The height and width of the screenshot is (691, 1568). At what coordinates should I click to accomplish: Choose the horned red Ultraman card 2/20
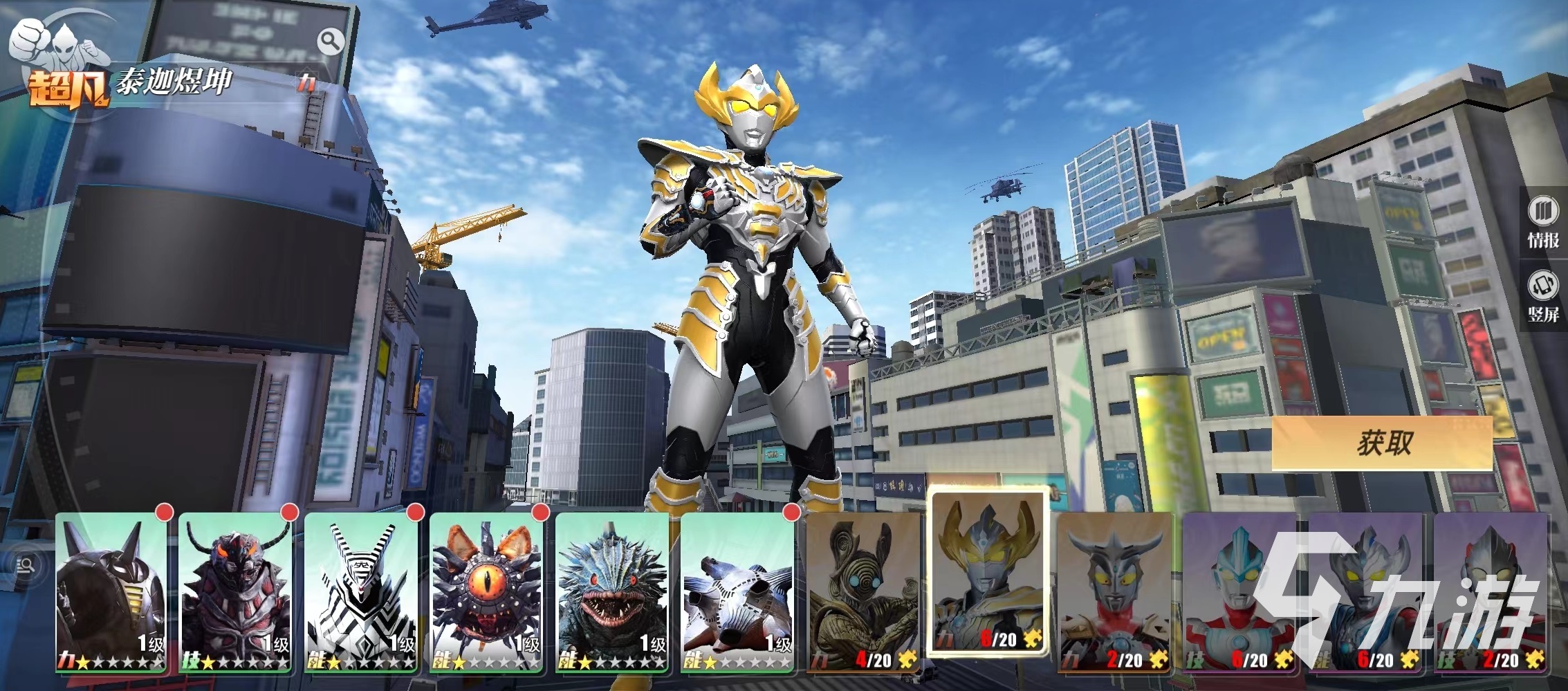pyautogui.click(x=1114, y=593)
